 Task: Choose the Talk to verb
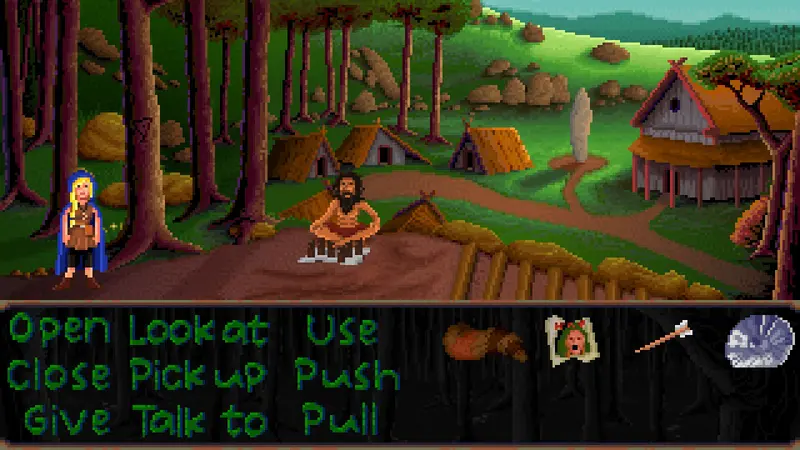tap(203, 420)
